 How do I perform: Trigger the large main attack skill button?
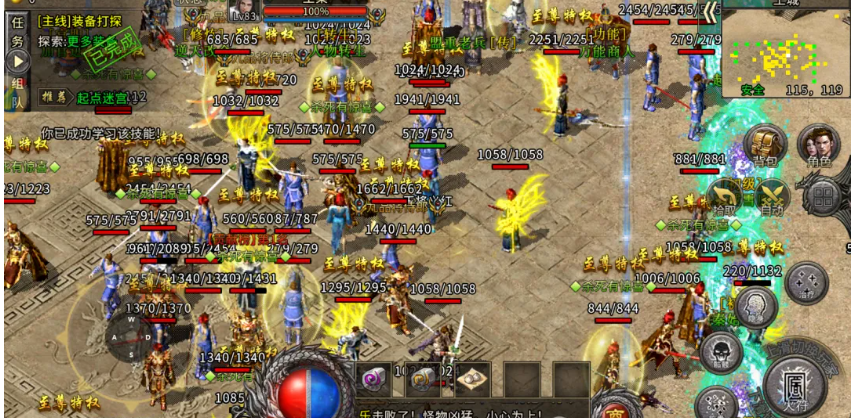tap(797, 380)
